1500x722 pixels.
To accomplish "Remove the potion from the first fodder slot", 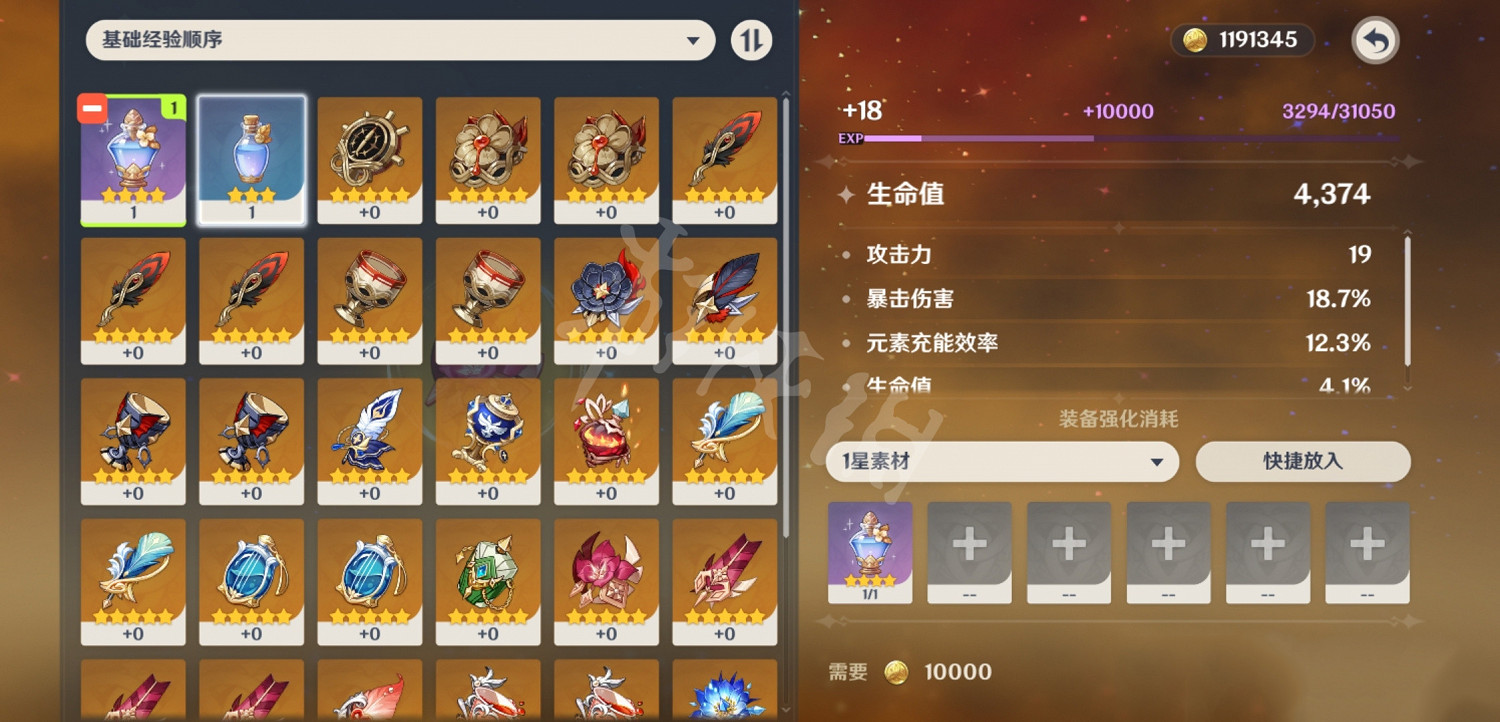I will 869,552.
